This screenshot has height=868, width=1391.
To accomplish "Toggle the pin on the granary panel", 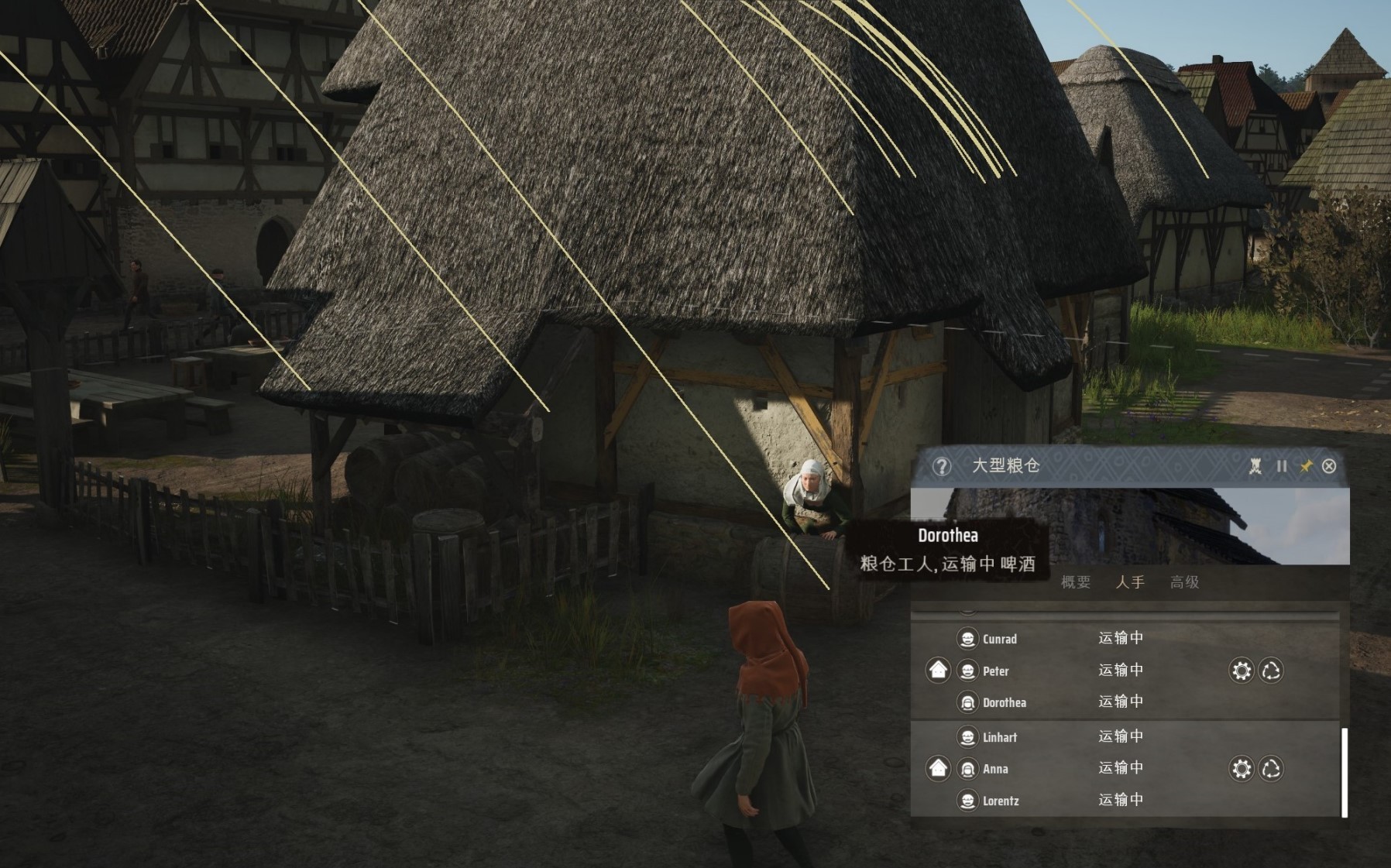I will point(1307,466).
